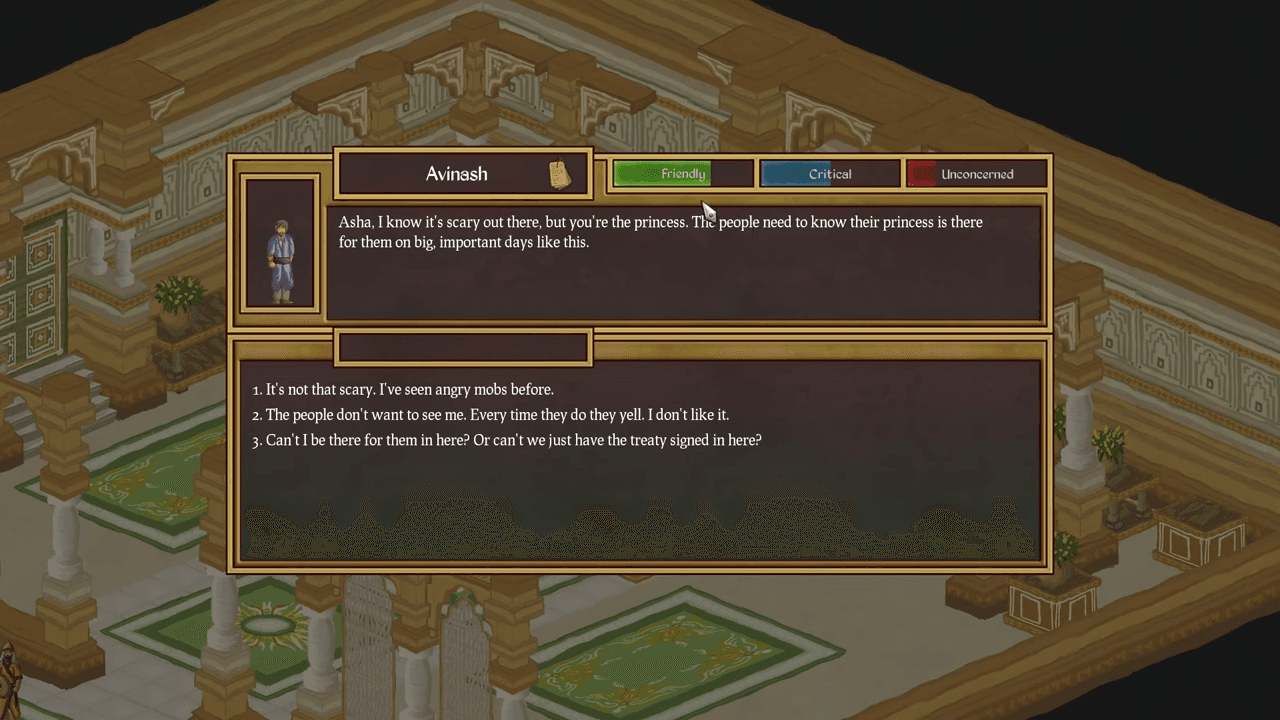
Task: Choose reply about seeing angry mobs before
Action: pyautogui.click(x=409, y=389)
